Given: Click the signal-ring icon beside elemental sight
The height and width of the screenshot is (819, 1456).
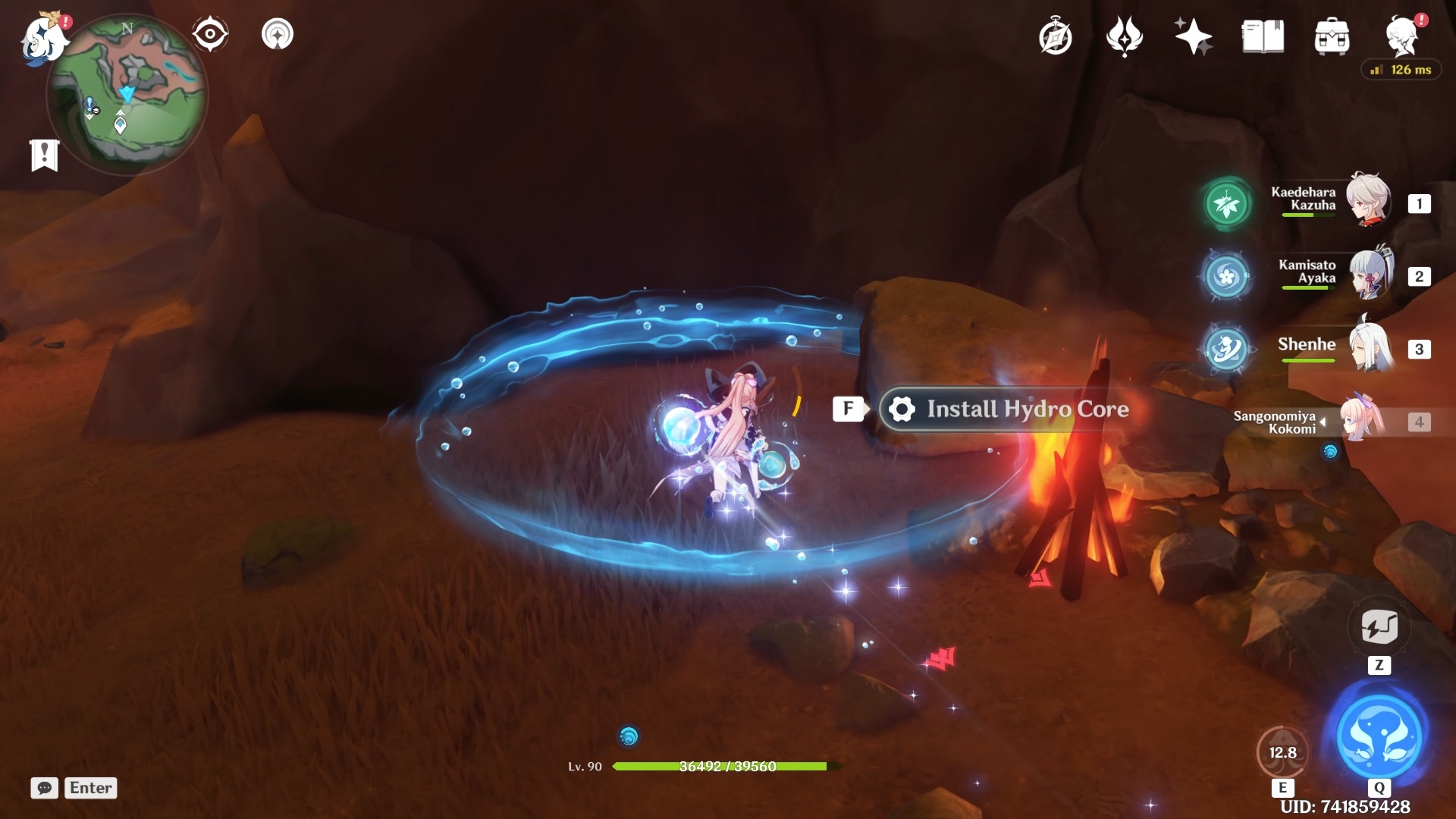Looking at the screenshot, I should 278,34.
